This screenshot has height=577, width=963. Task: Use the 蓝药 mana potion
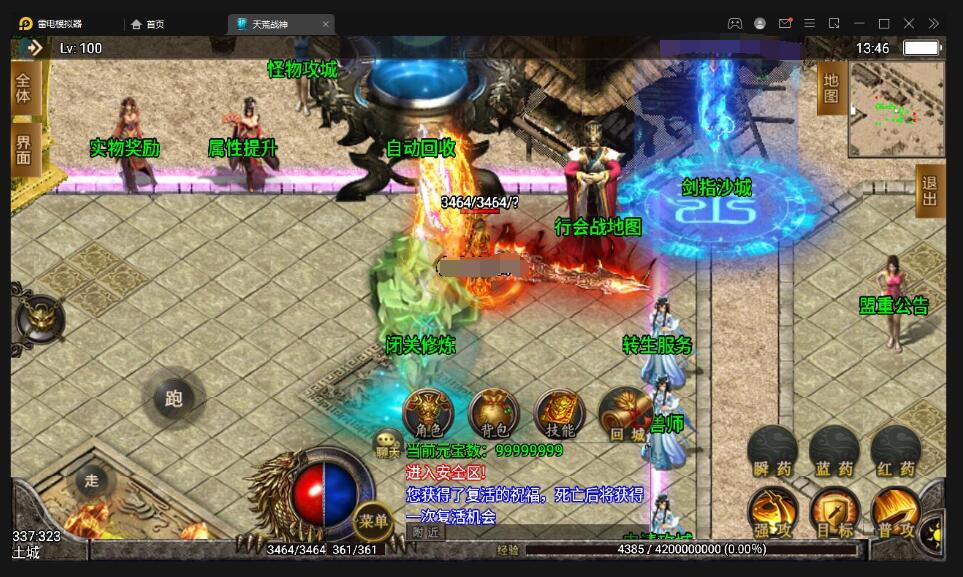833,451
